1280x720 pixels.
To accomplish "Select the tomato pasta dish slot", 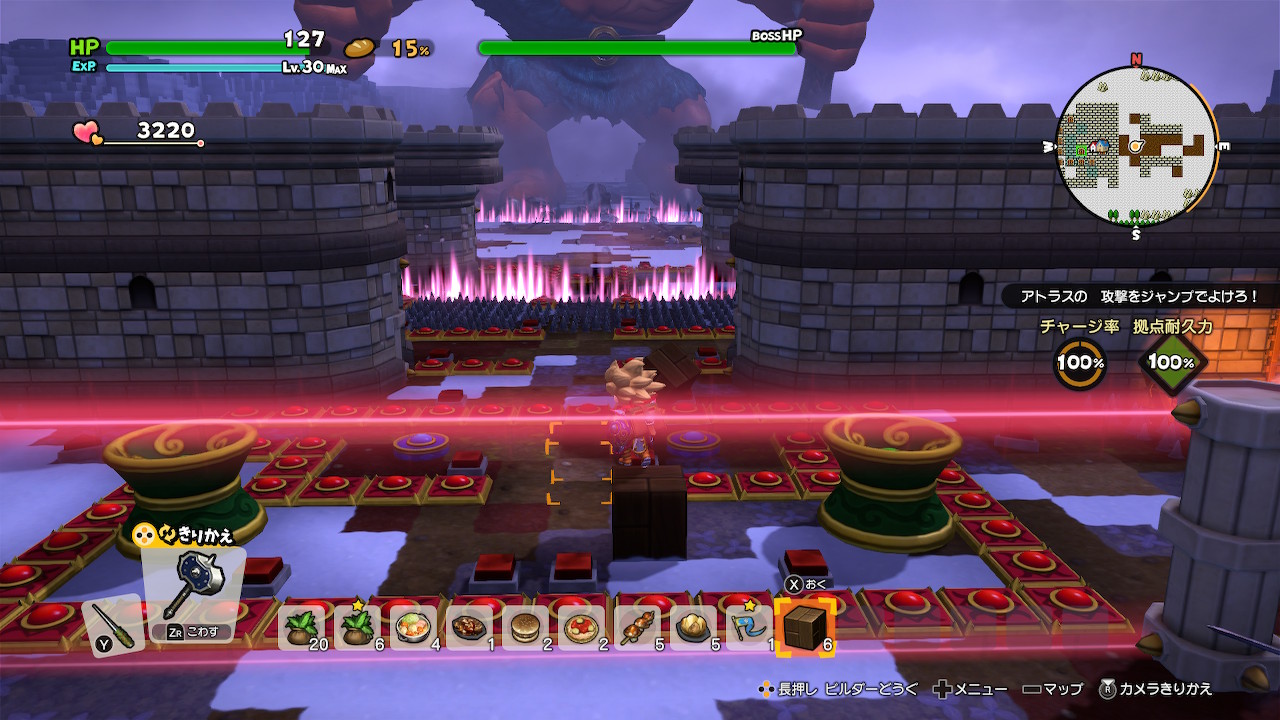I will click(x=581, y=628).
